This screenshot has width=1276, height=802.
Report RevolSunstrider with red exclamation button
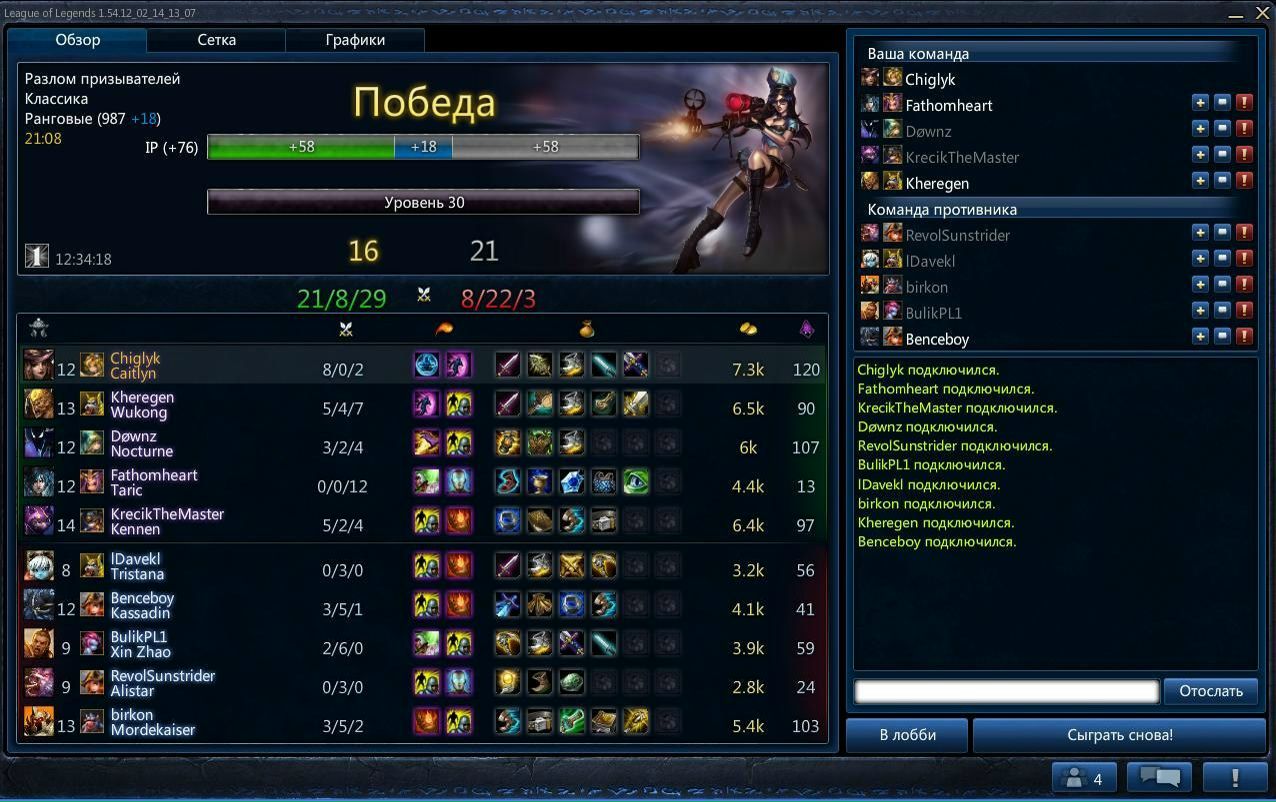pyautogui.click(x=1244, y=233)
